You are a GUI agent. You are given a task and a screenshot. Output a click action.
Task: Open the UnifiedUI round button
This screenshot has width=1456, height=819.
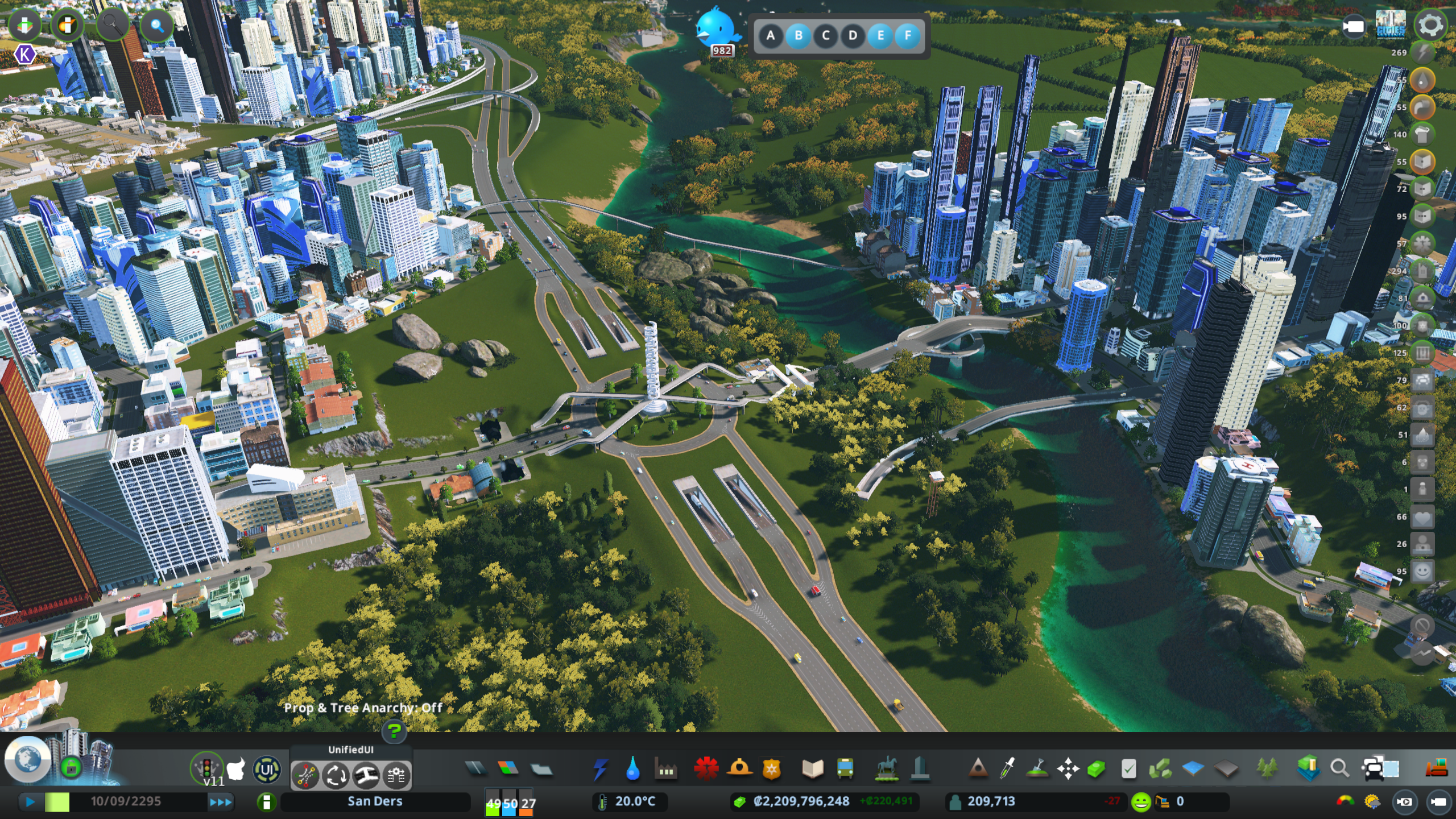[x=267, y=771]
